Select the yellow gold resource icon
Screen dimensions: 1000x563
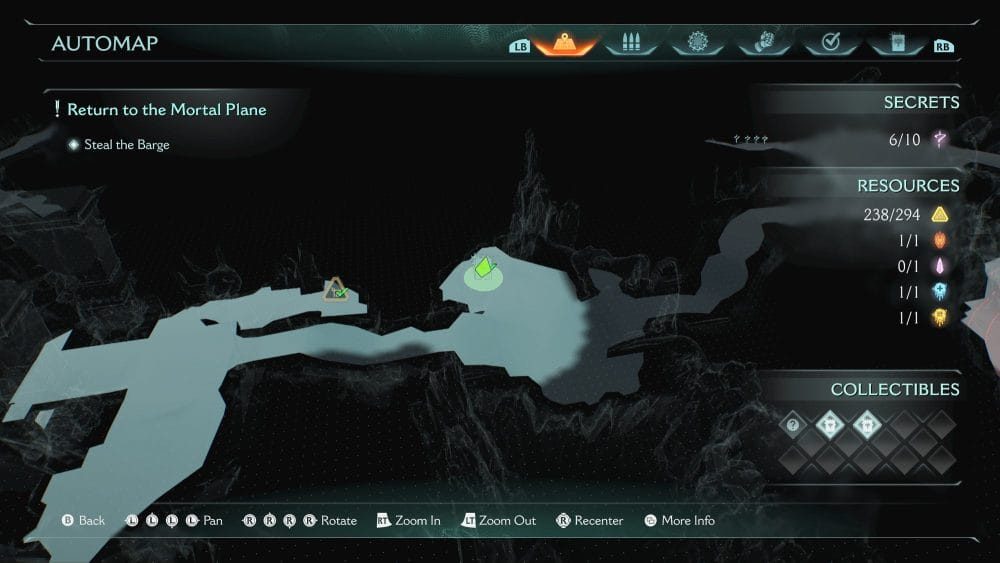point(940,214)
